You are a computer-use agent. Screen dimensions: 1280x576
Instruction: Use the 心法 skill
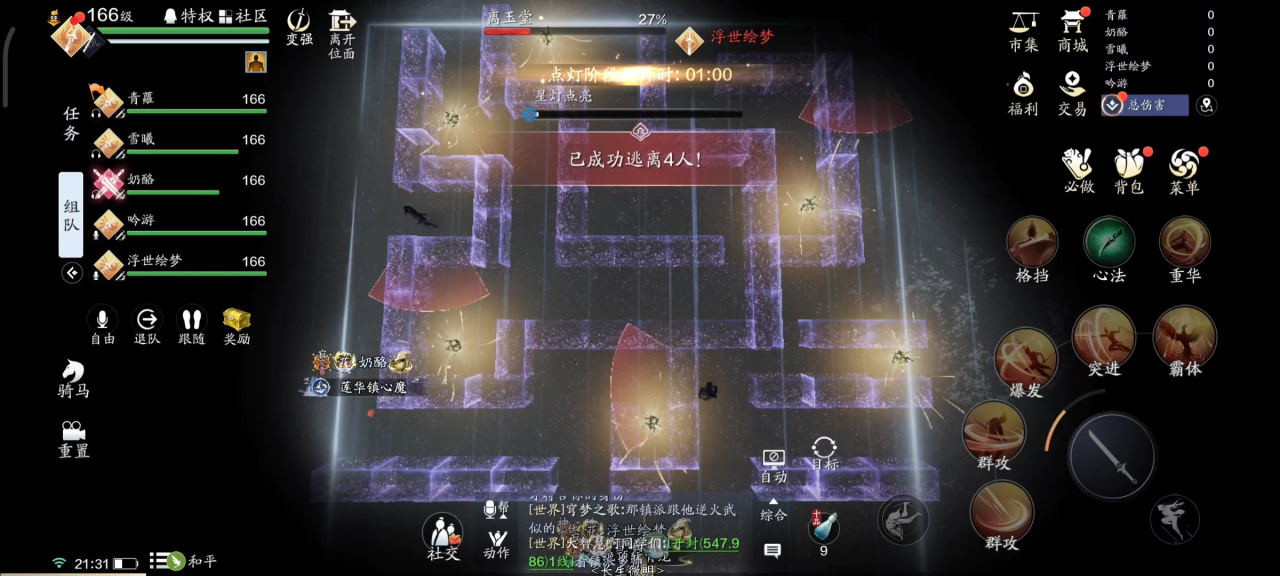(x=1109, y=243)
